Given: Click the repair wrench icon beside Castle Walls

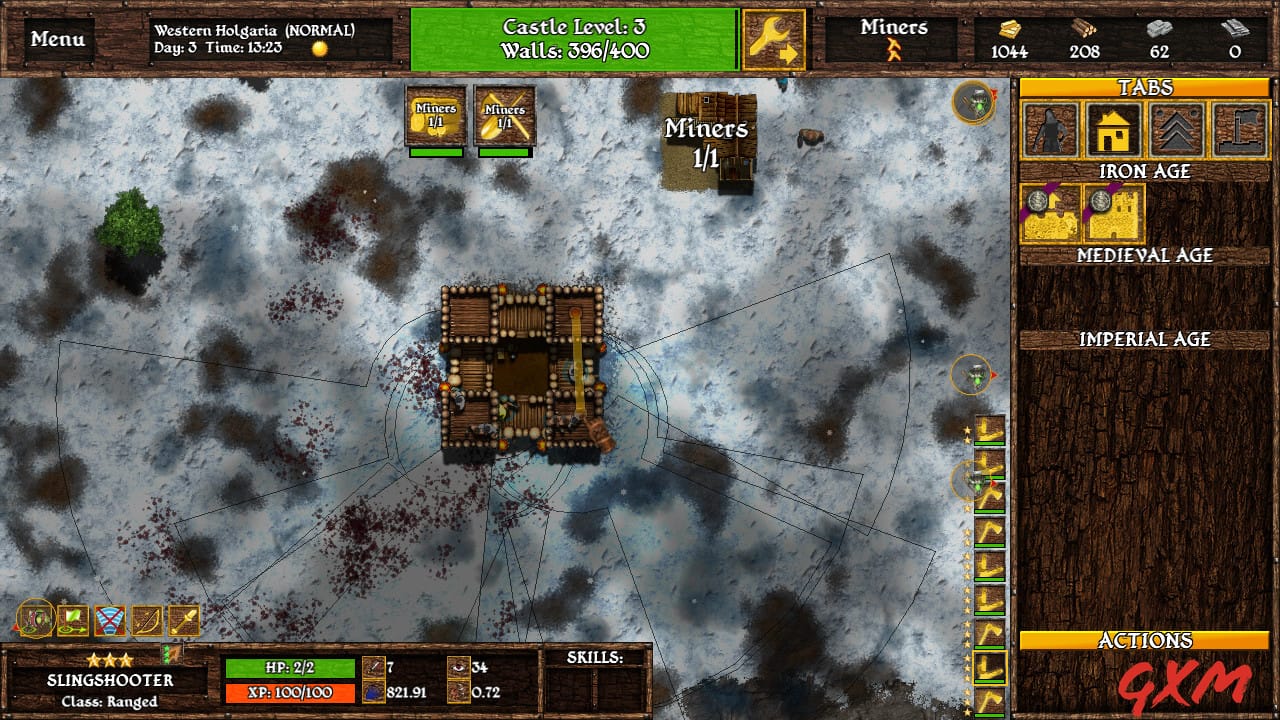Looking at the screenshot, I should 772,40.
